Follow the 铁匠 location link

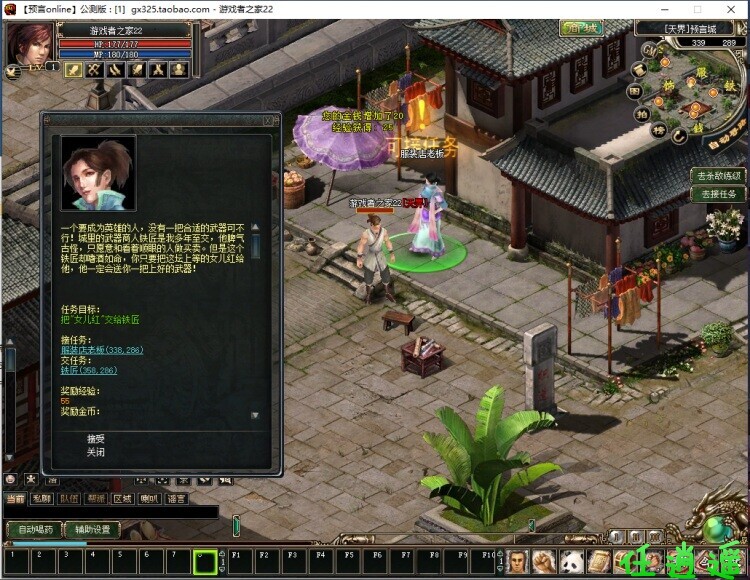tap(88, 370)
